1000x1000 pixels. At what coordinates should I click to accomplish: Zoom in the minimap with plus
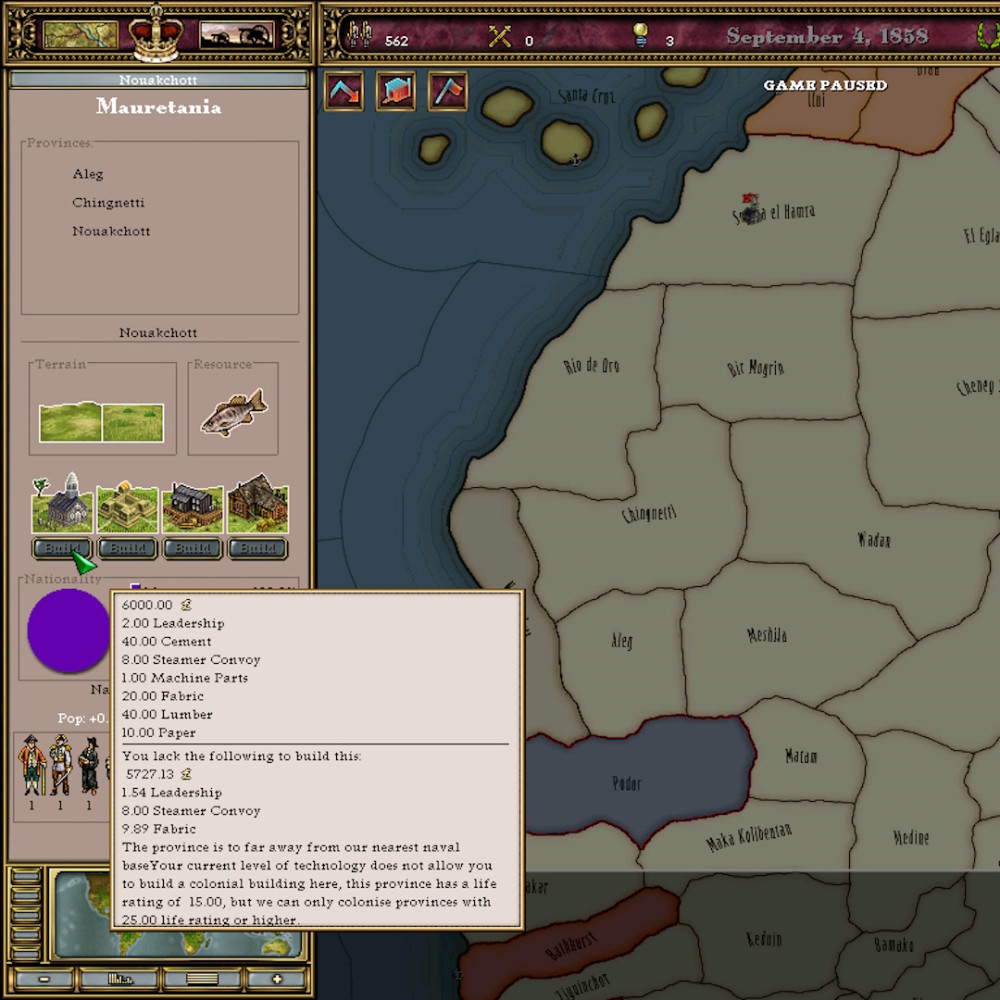click(x=277, y=978)
